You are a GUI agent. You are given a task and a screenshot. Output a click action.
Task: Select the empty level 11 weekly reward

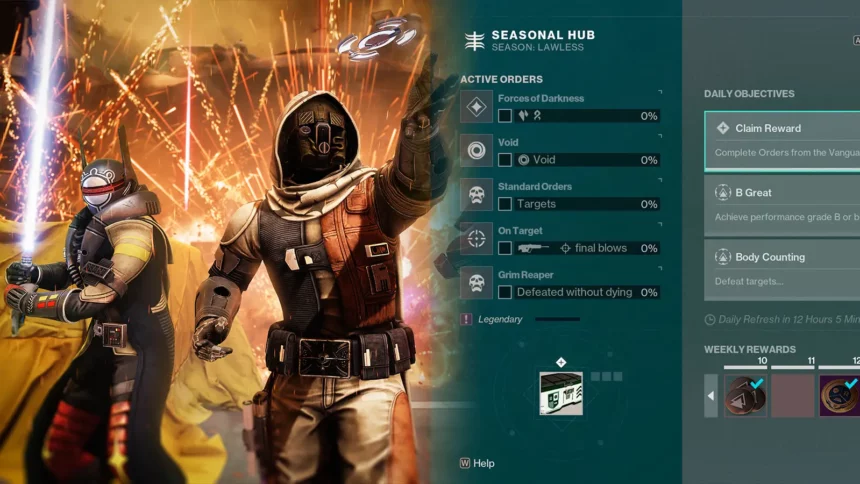click(793, 395)
